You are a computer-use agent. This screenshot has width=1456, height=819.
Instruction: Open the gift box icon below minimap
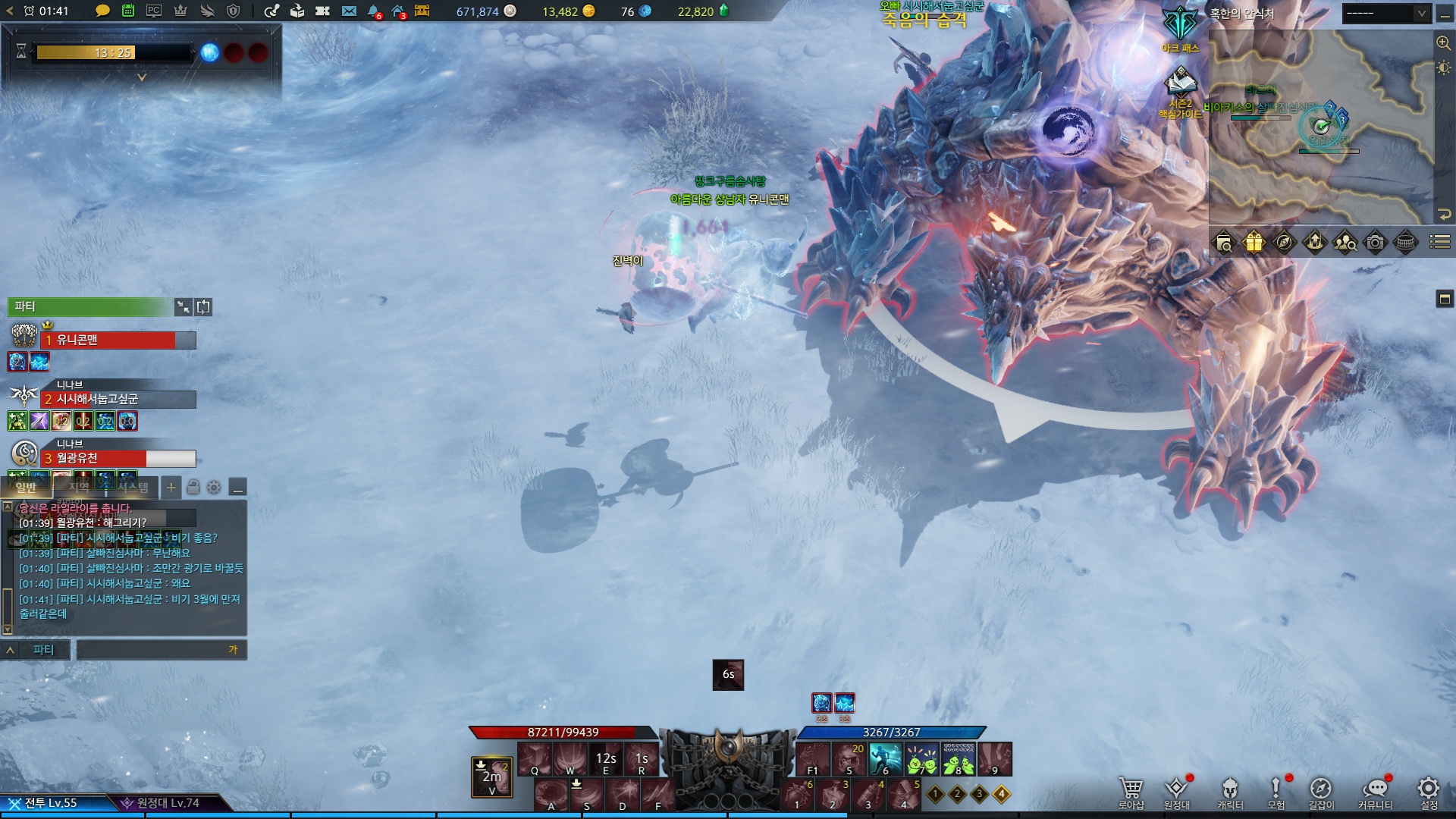1254,243
